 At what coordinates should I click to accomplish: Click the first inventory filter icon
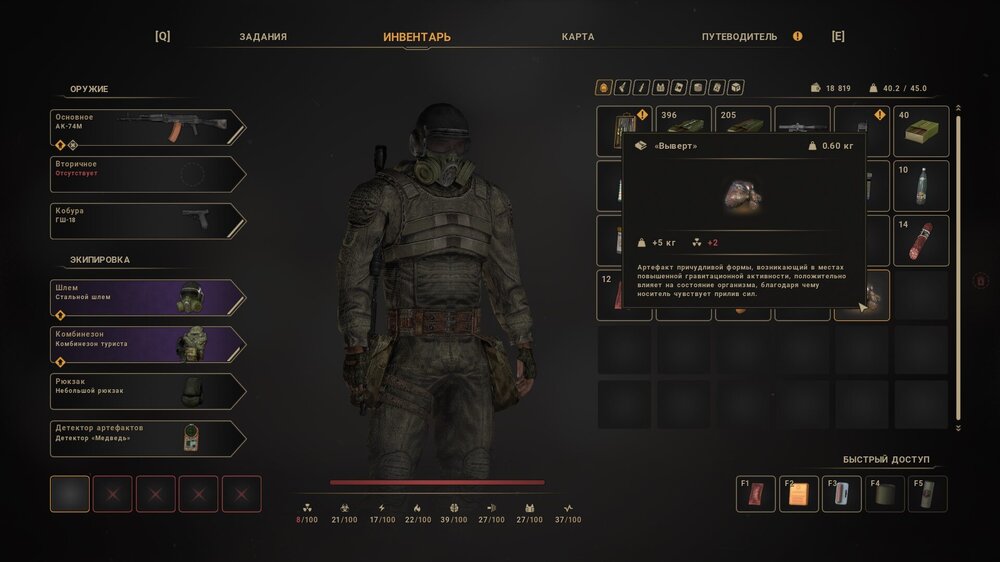604,88
